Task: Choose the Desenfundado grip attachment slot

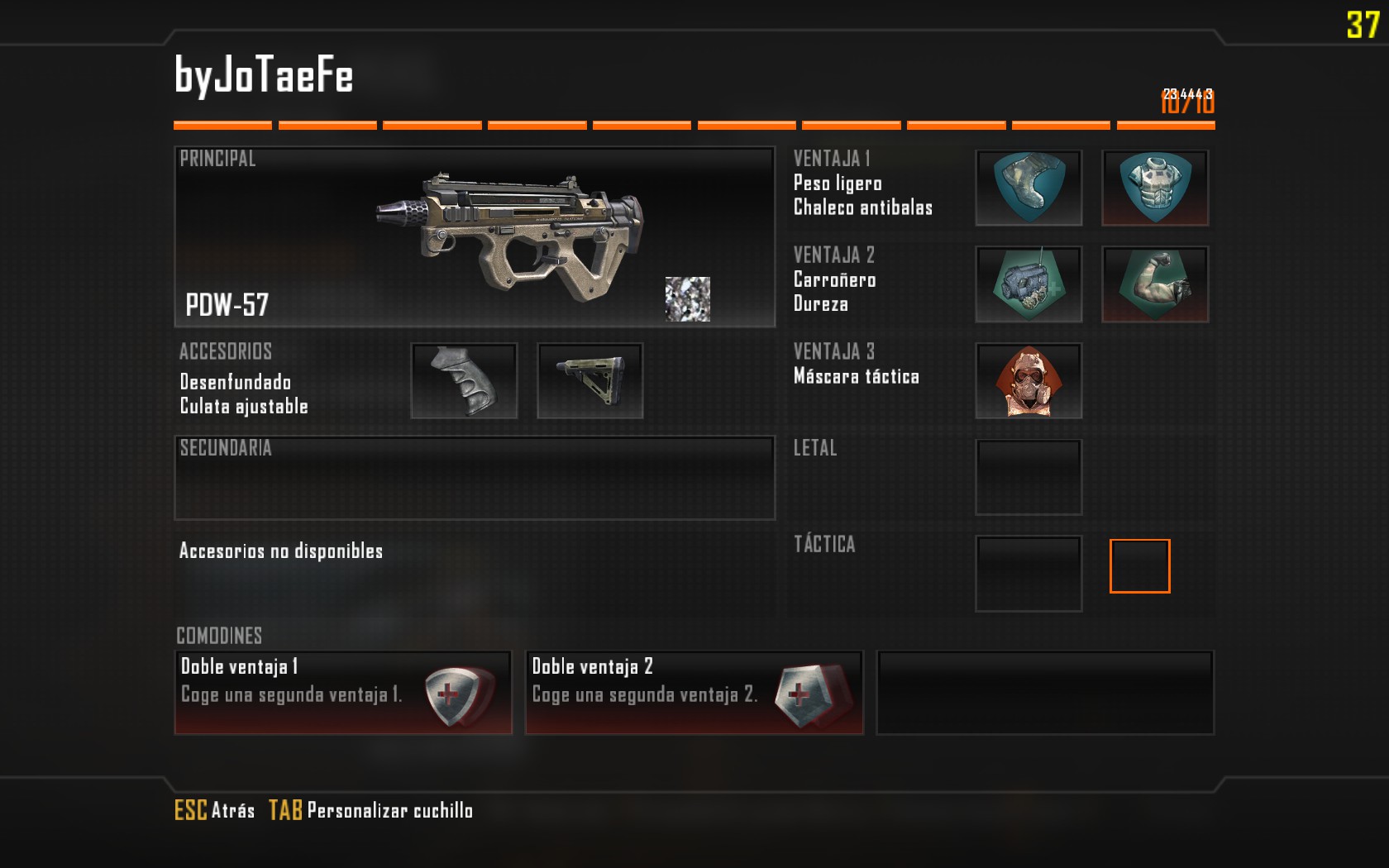Action: 464,381
